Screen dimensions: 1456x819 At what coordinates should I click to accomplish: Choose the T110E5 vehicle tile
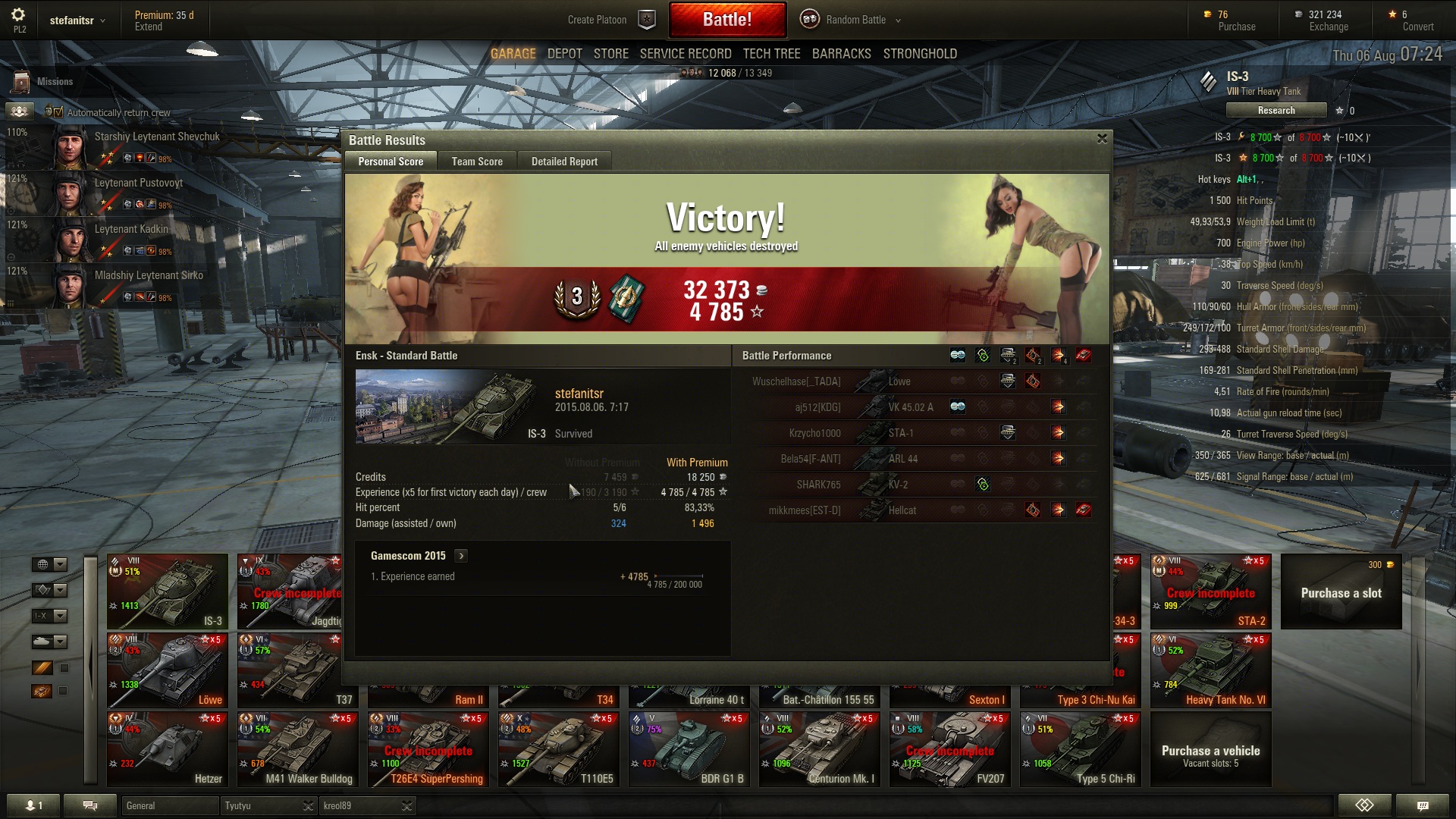559,749
